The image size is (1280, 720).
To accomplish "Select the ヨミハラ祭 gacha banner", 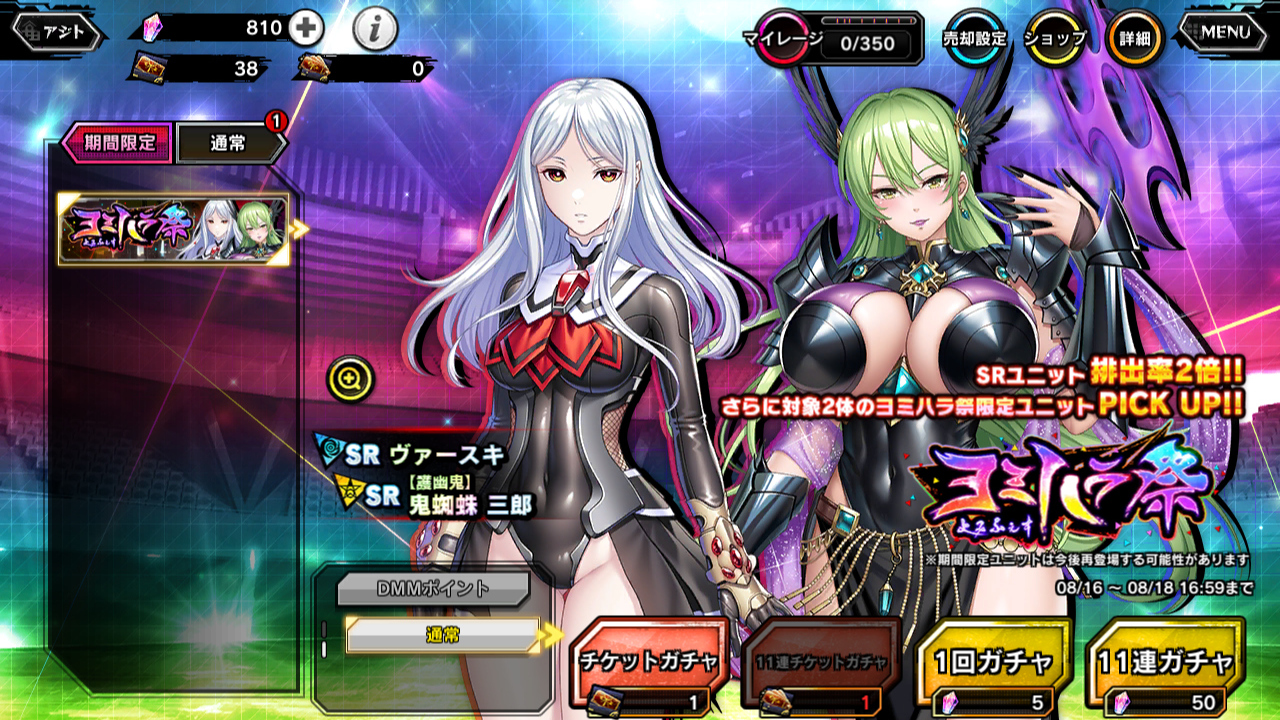I will [x=173, y=229].
